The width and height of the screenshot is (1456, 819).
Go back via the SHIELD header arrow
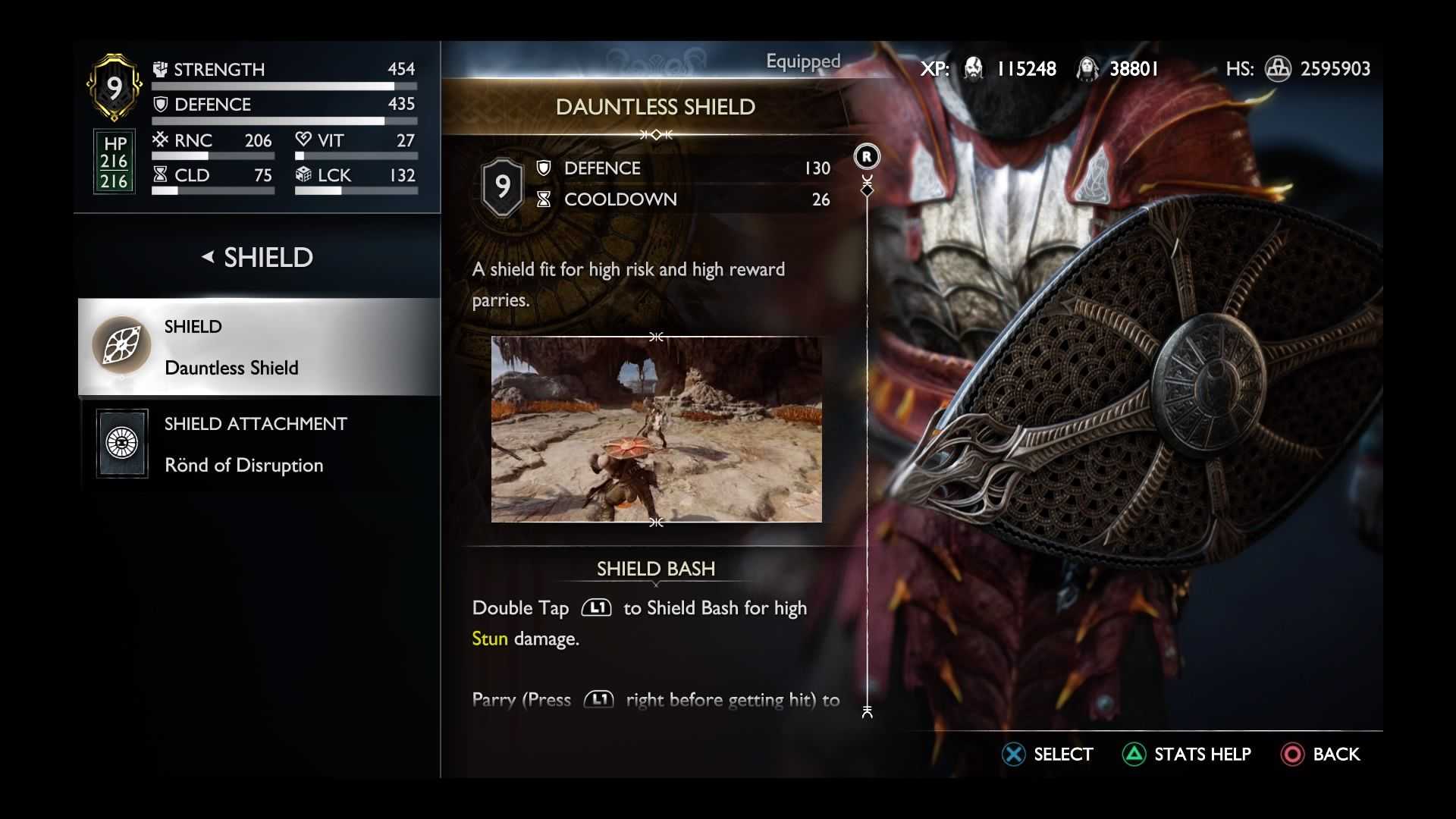pos(208,257)
